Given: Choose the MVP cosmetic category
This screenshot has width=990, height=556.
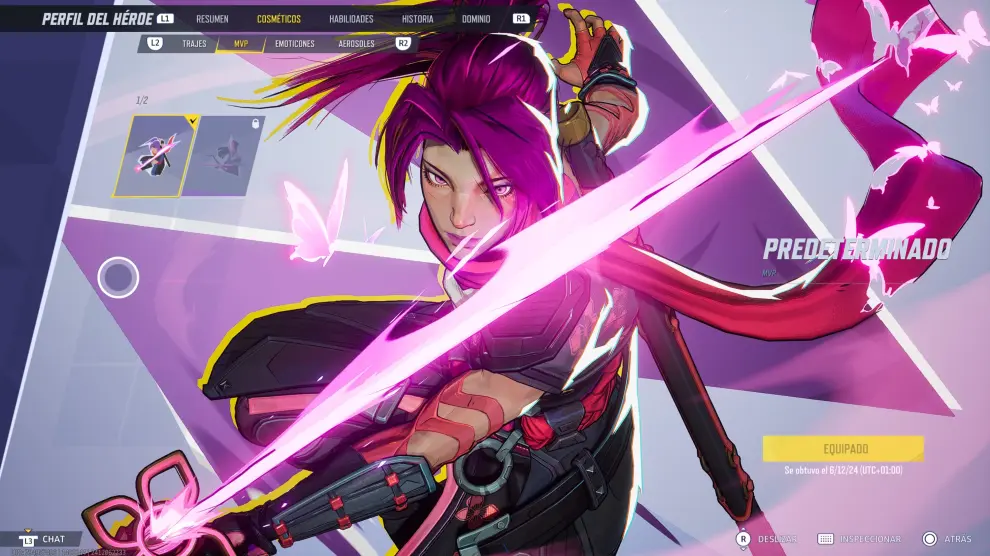Looking at the screenshot, I should 241,44.
